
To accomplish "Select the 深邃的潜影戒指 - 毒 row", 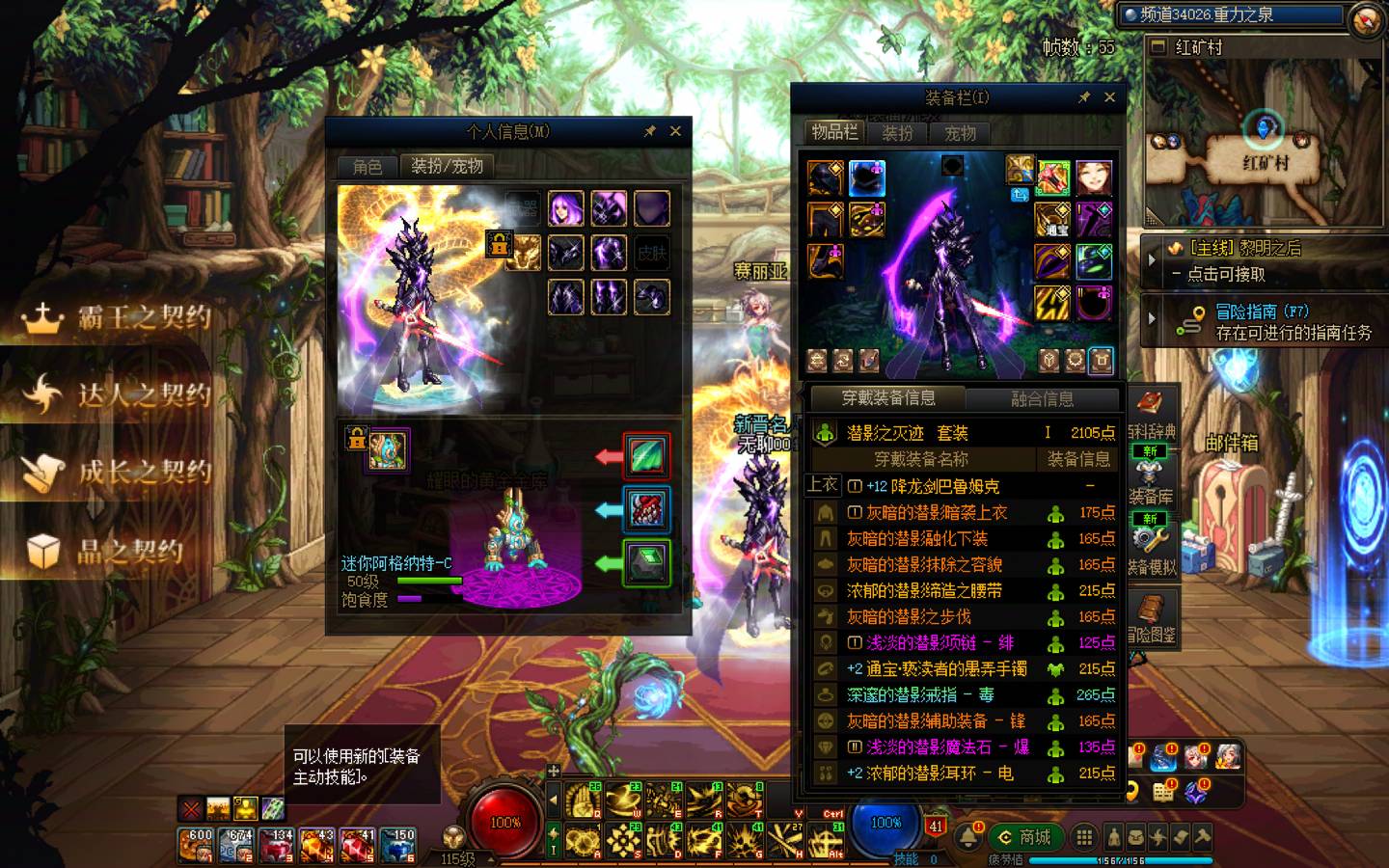I will point(920,694).
